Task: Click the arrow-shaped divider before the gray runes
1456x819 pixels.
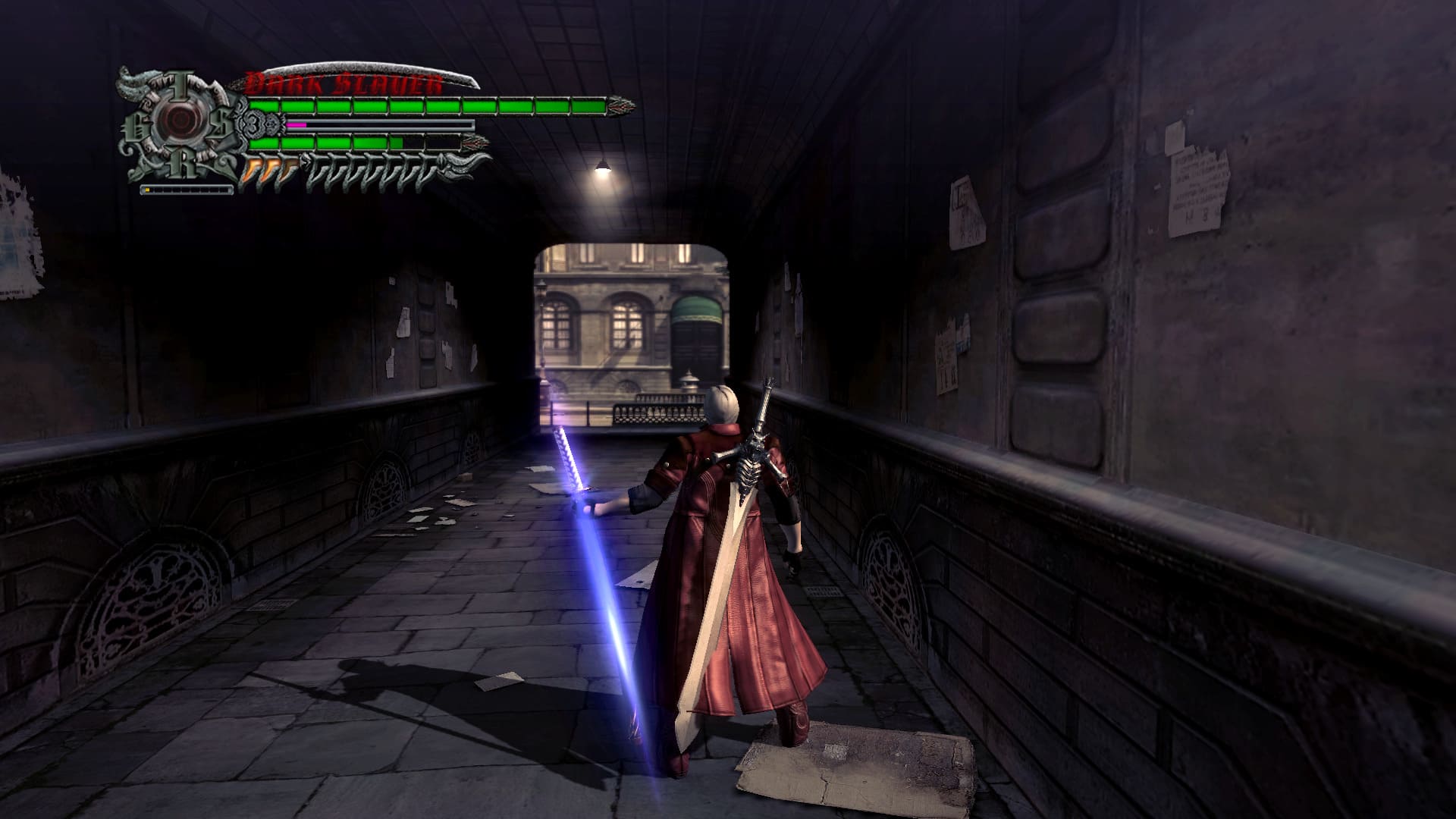Action: 306,162
